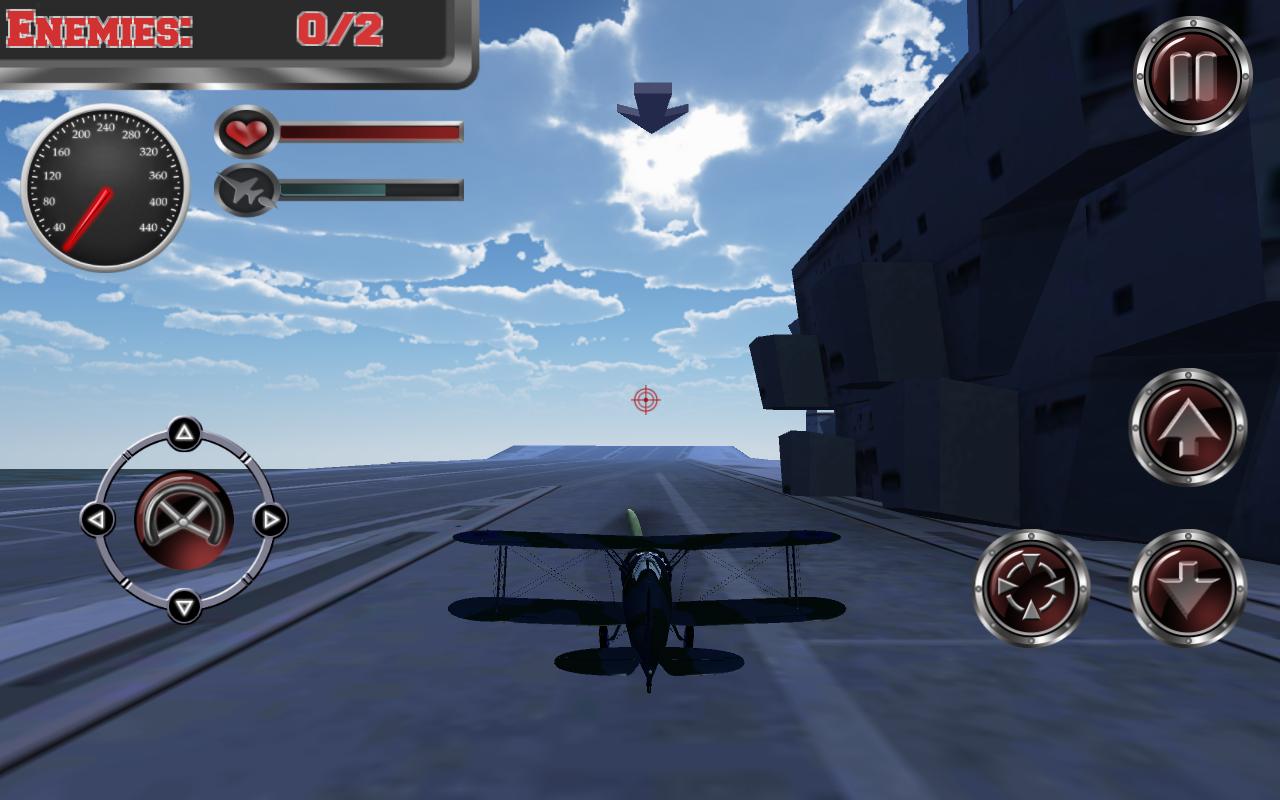The height and width of the screenshot is (800, 1280).
Task: Tap the left arrow of the steering pad
Action: click(x=96, y=521)
